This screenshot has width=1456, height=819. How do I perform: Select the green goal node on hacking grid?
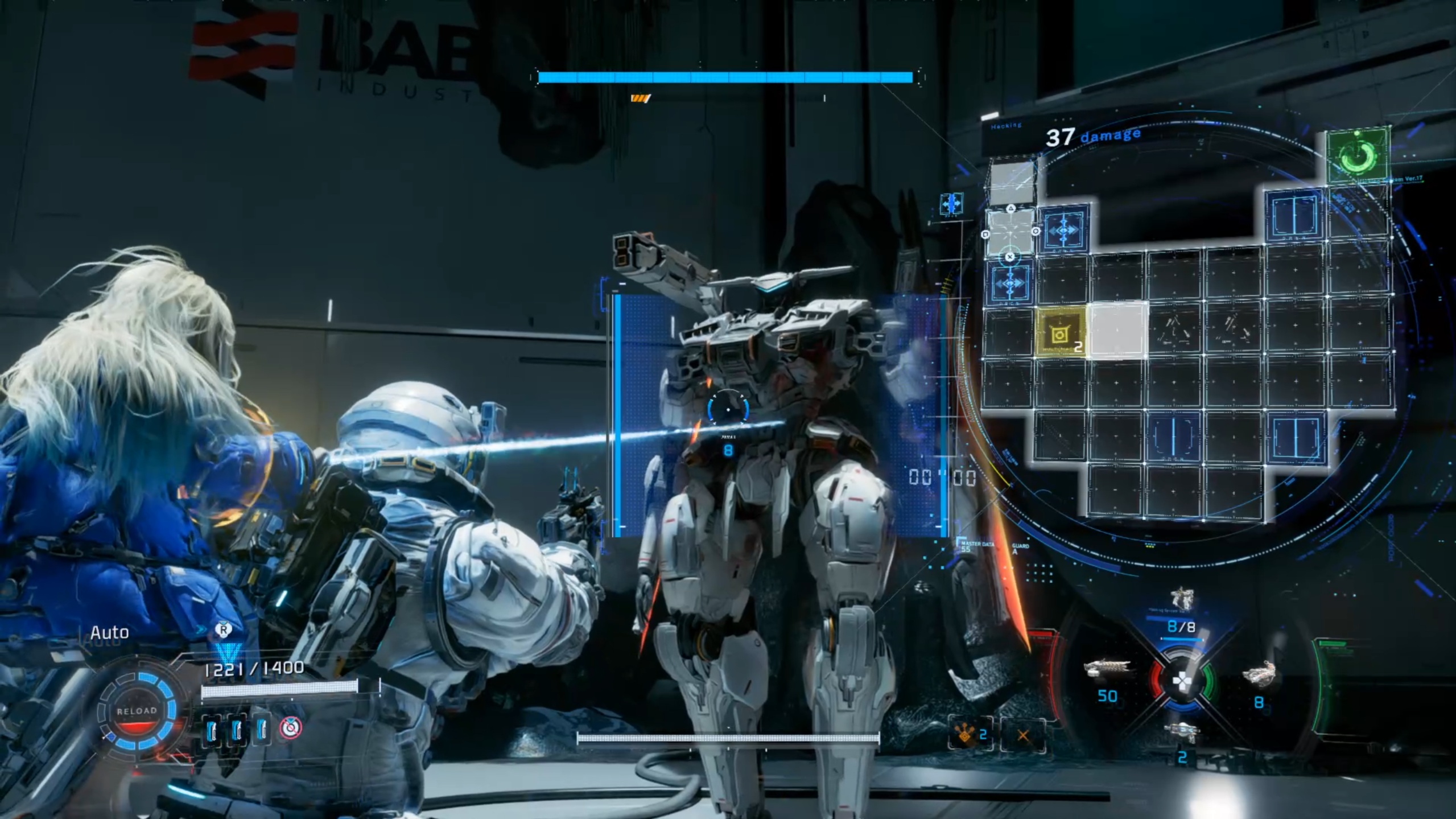(1358, 155)
